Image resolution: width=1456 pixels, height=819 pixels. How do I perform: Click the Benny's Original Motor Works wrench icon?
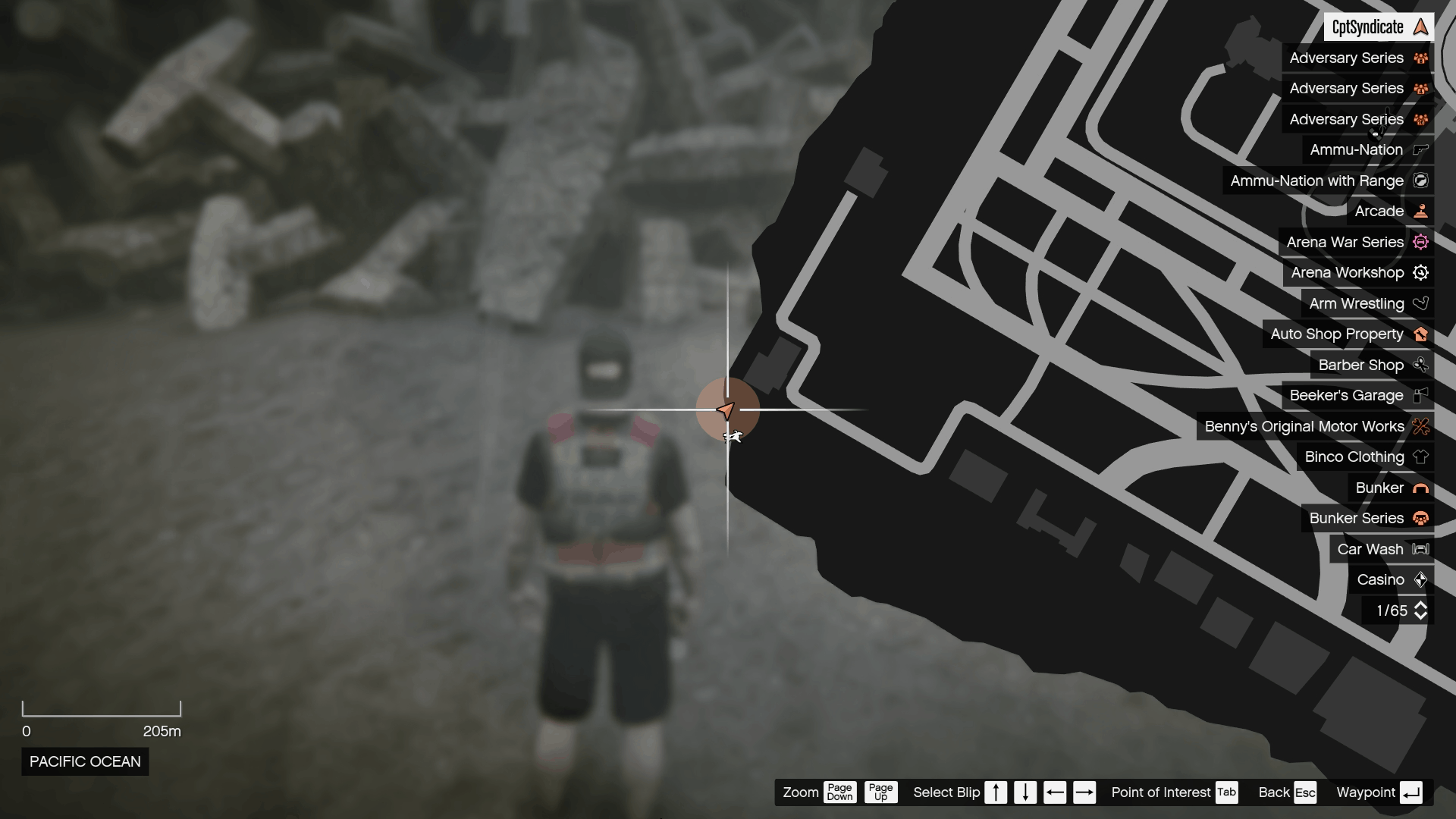pyautogui.click(x=1422, y=426)
